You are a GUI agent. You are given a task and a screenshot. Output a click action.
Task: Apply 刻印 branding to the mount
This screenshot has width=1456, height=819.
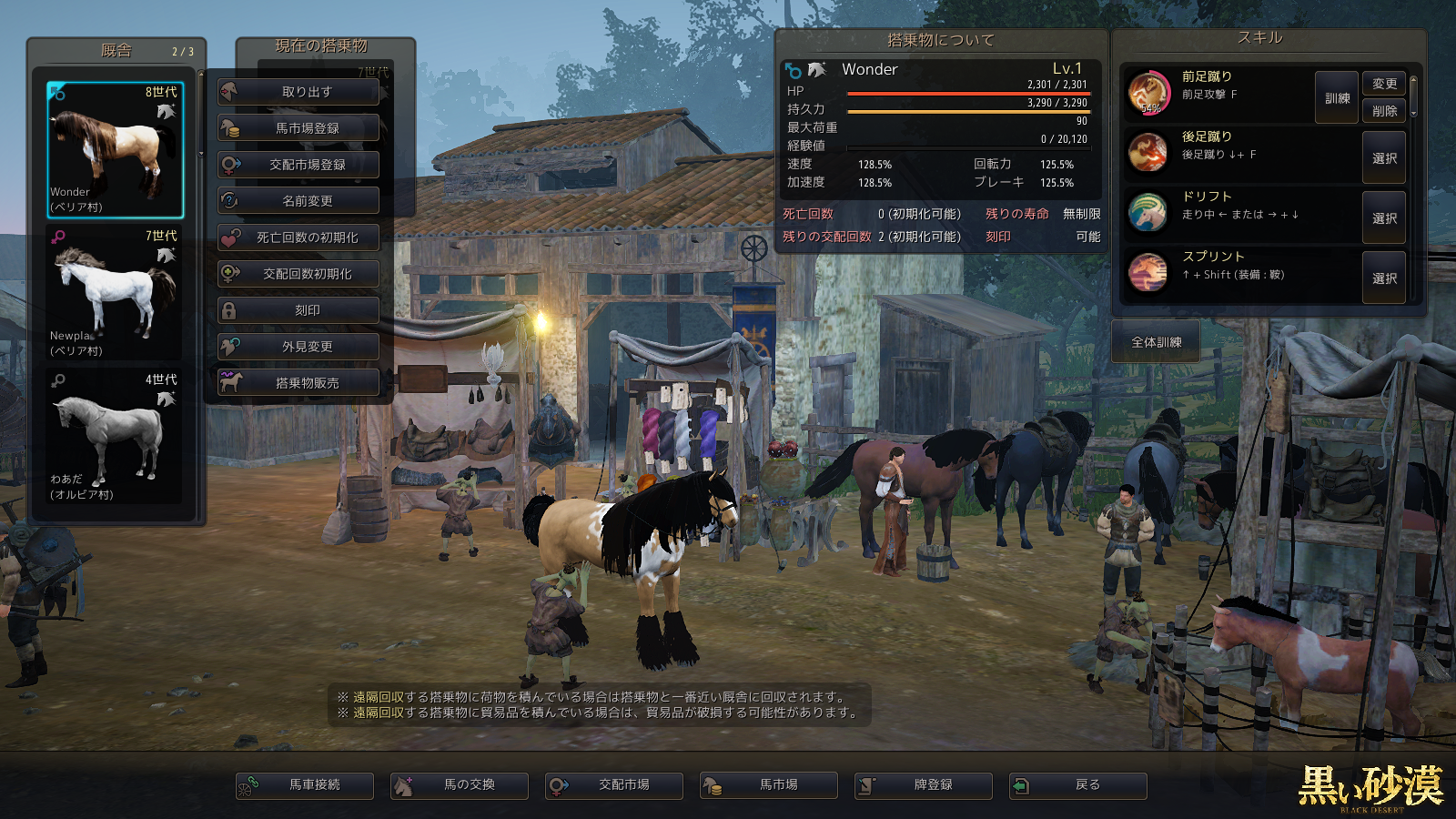click(x=298, y=310)
